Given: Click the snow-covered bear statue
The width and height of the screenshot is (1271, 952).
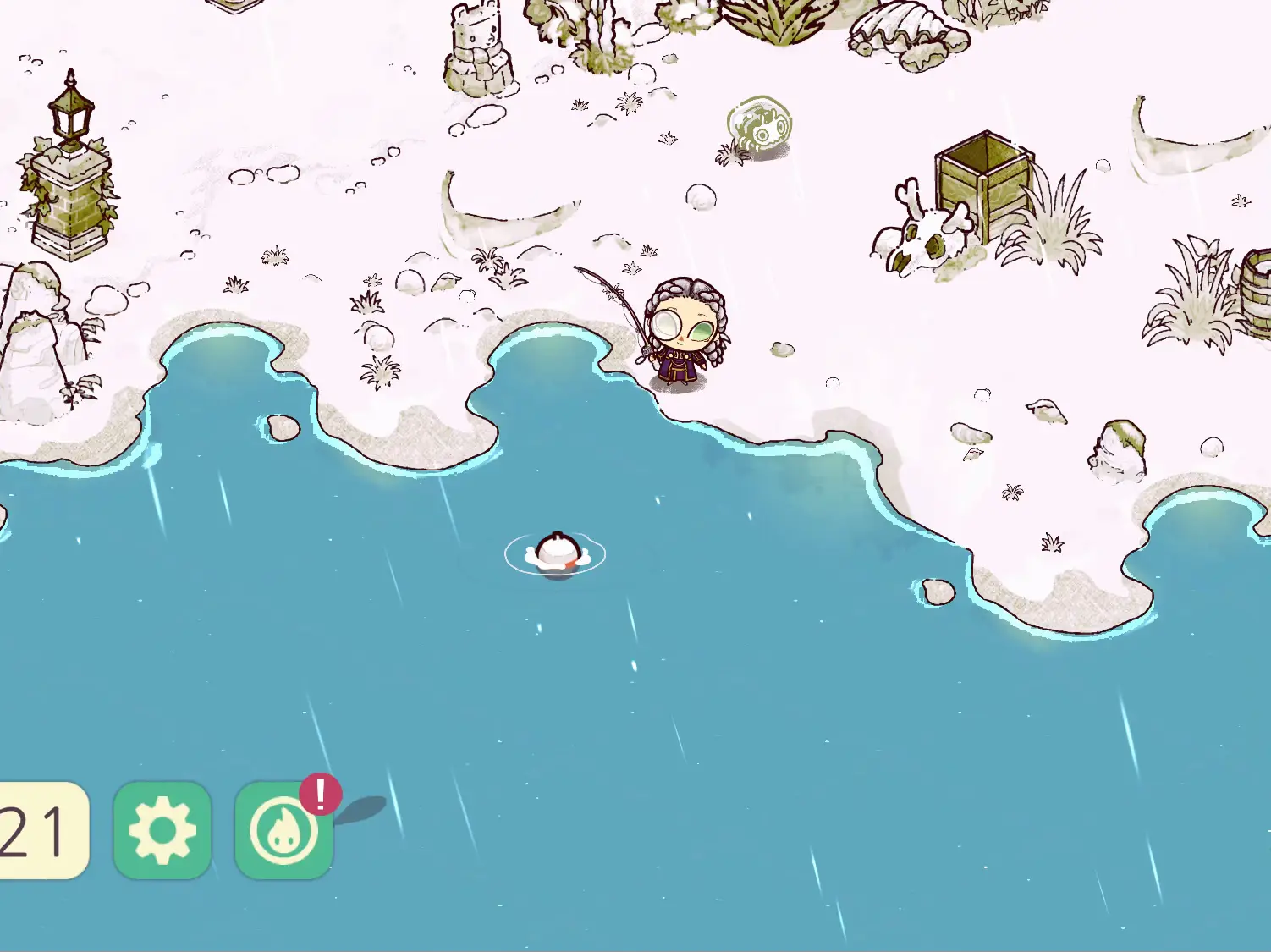Looking at the screenshot, I should click(478, 47).
